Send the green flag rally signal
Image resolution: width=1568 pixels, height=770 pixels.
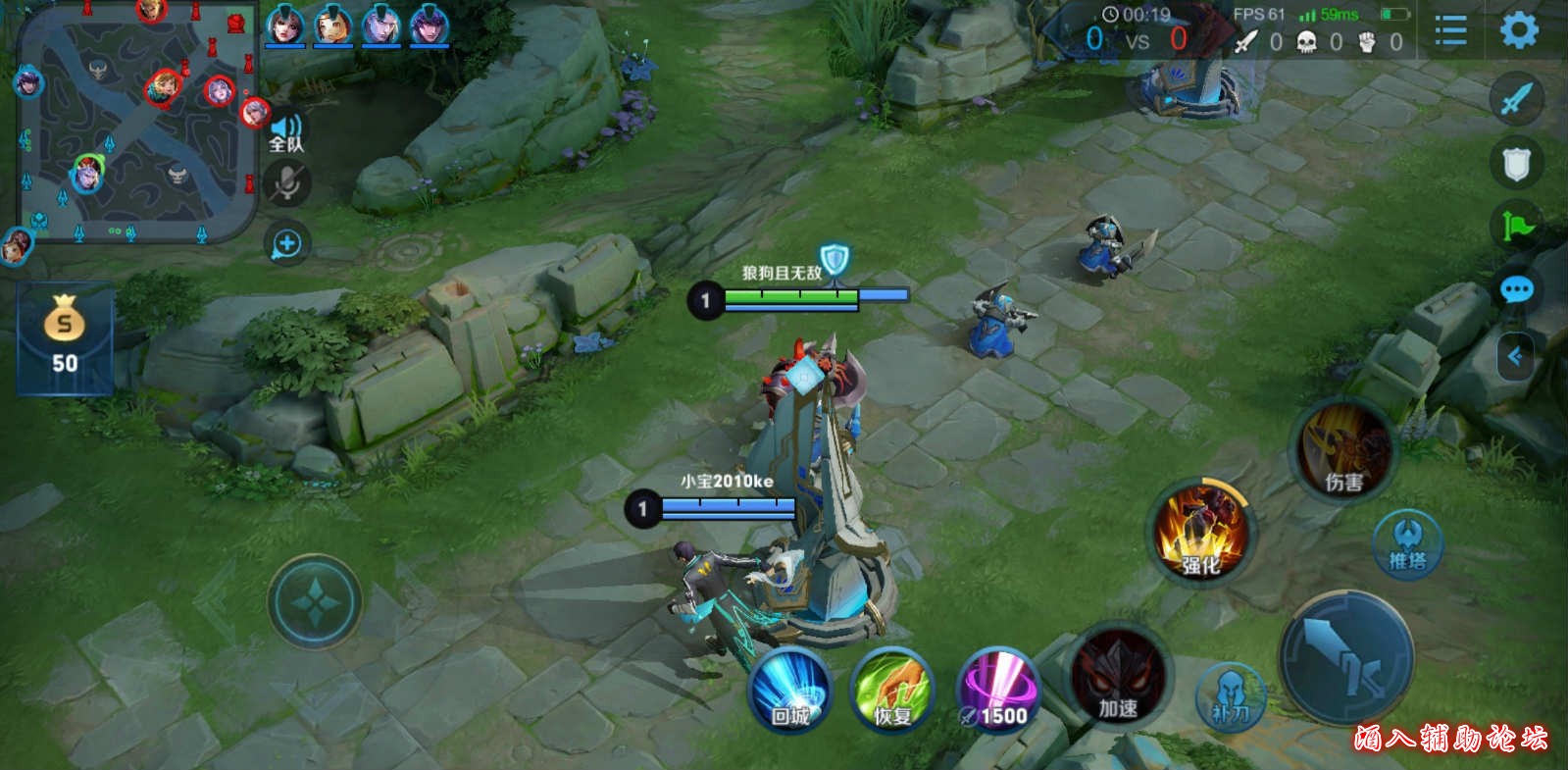pyautogui.click(x=1516, y=227)
